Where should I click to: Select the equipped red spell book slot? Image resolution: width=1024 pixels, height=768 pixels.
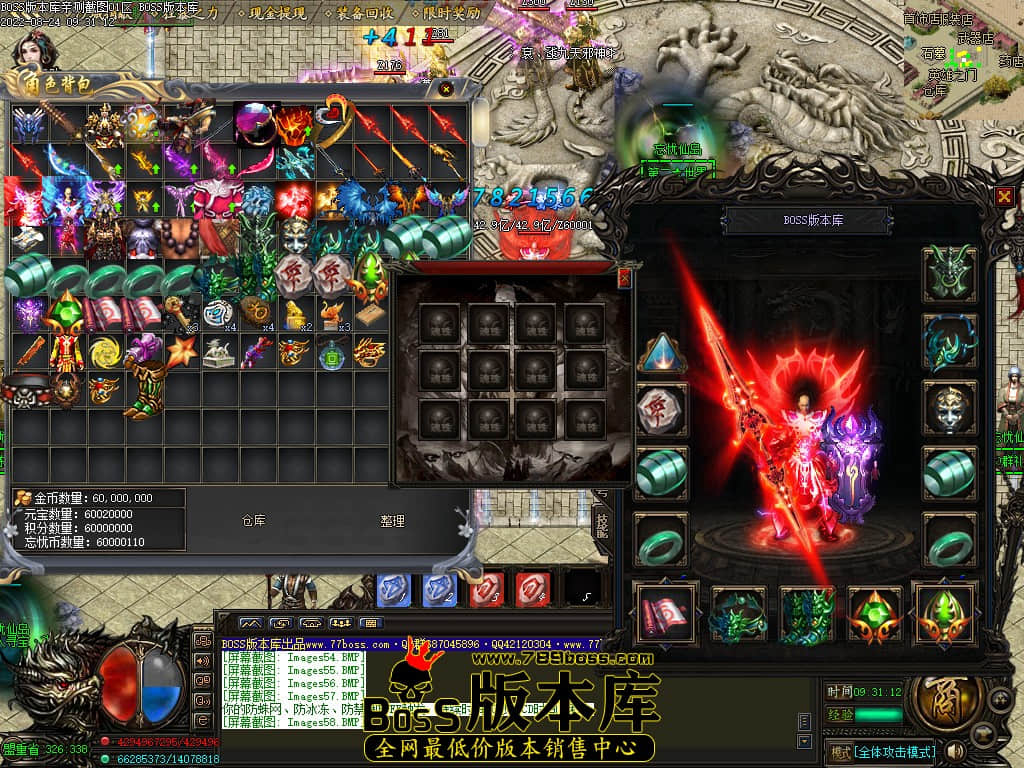(664, 613)
